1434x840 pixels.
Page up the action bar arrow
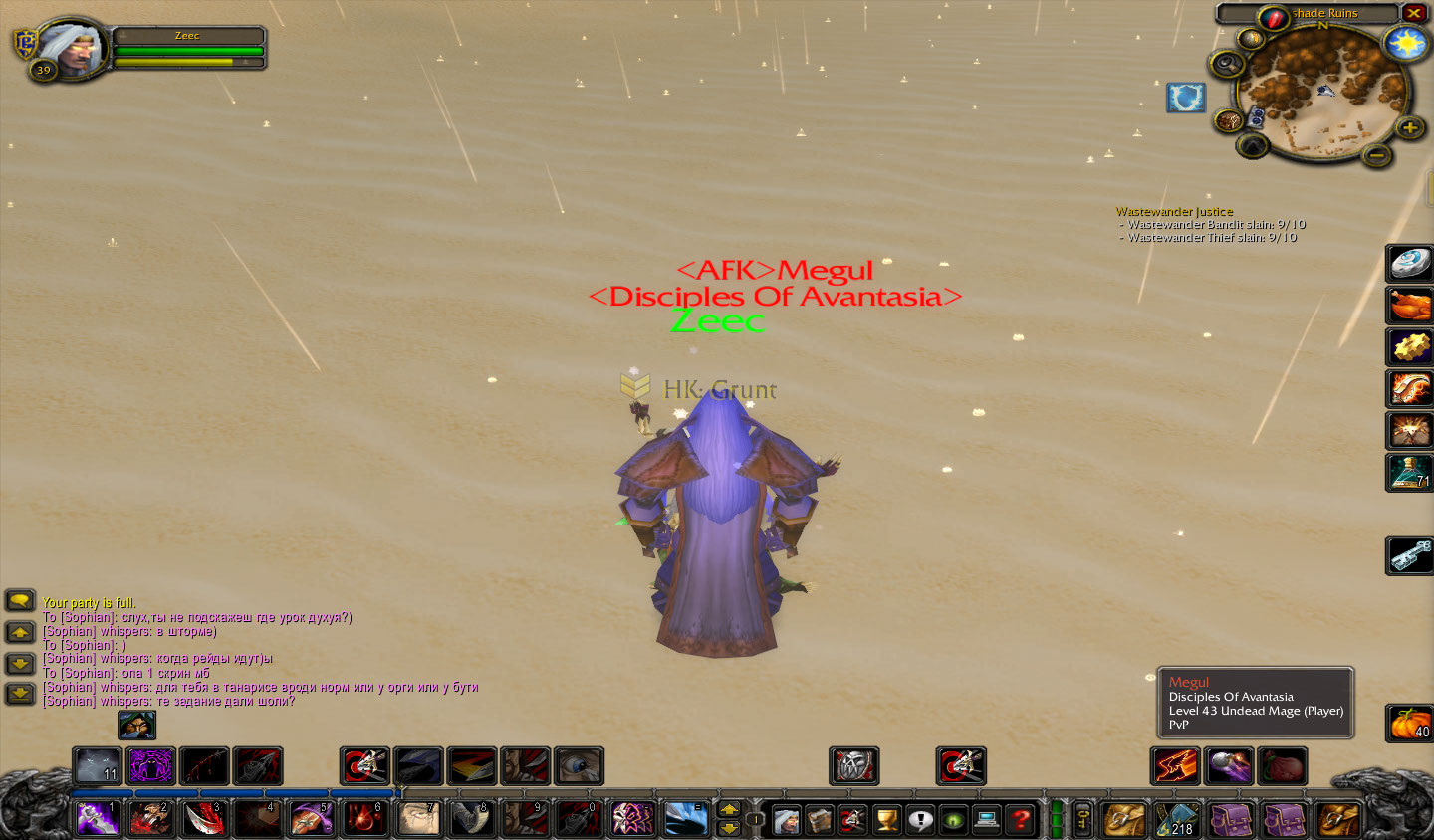pos(729,809)
